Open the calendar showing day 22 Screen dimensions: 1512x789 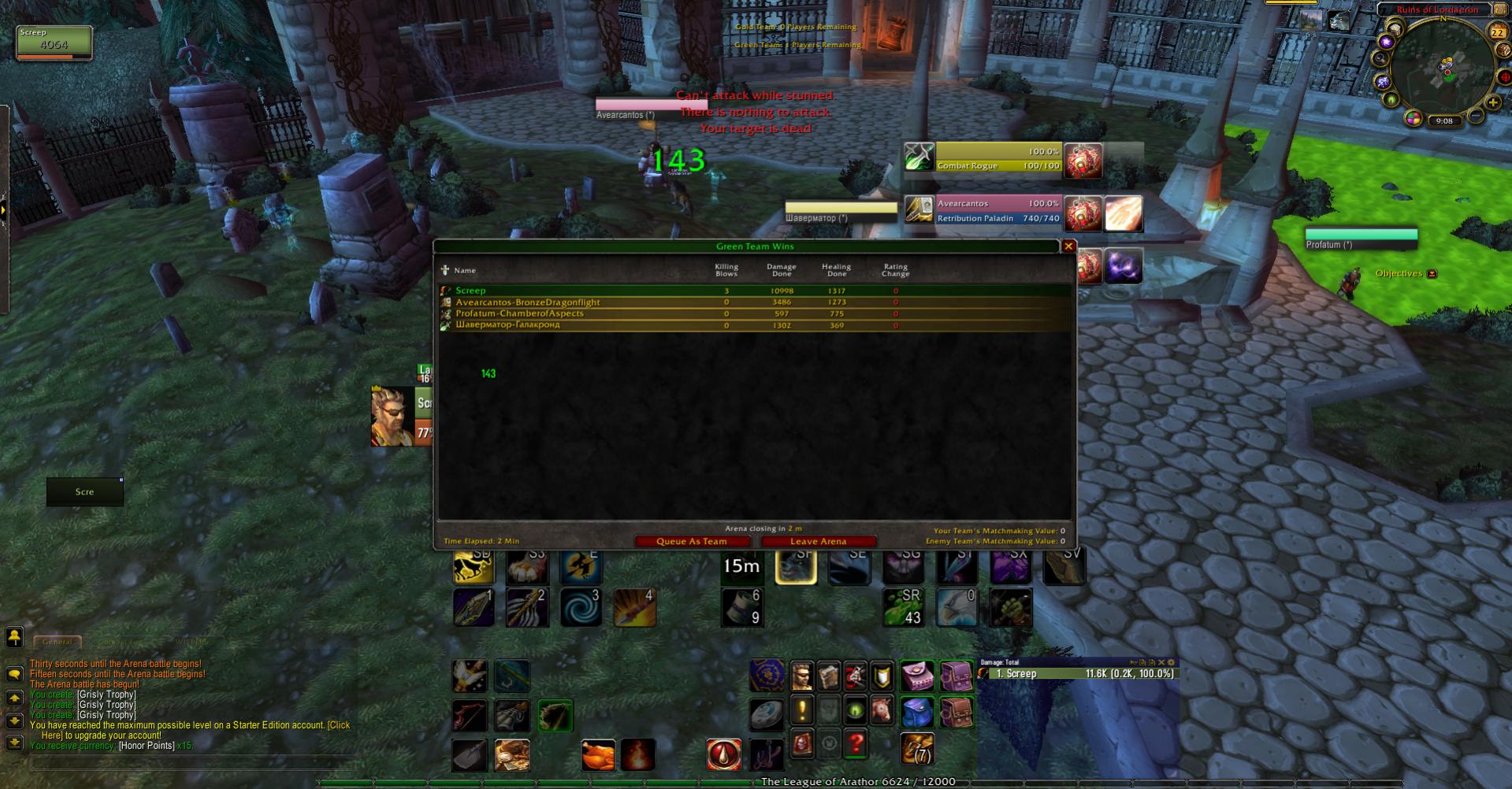pos(1497,32)
